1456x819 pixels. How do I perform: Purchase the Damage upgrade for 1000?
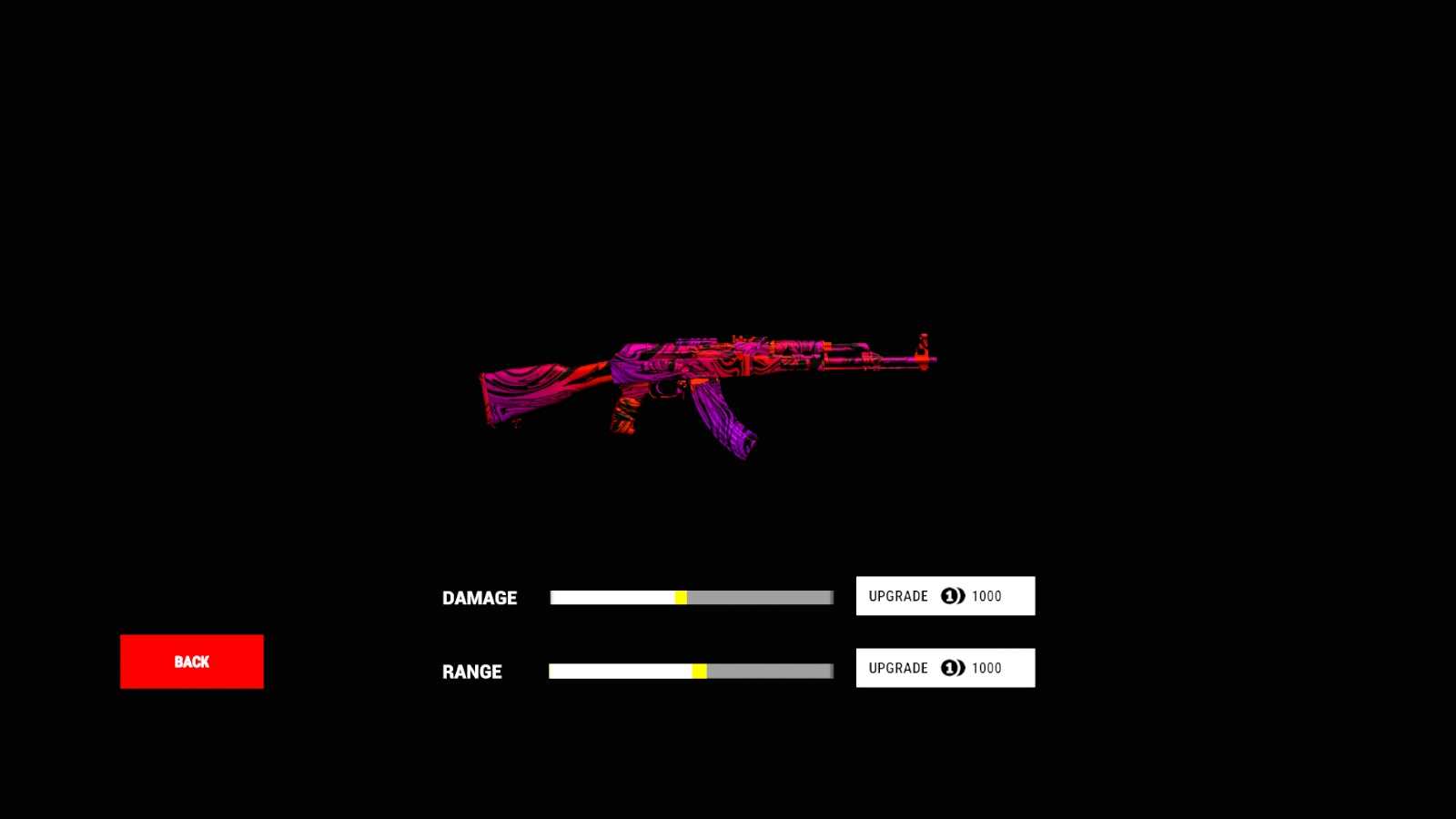945,596
